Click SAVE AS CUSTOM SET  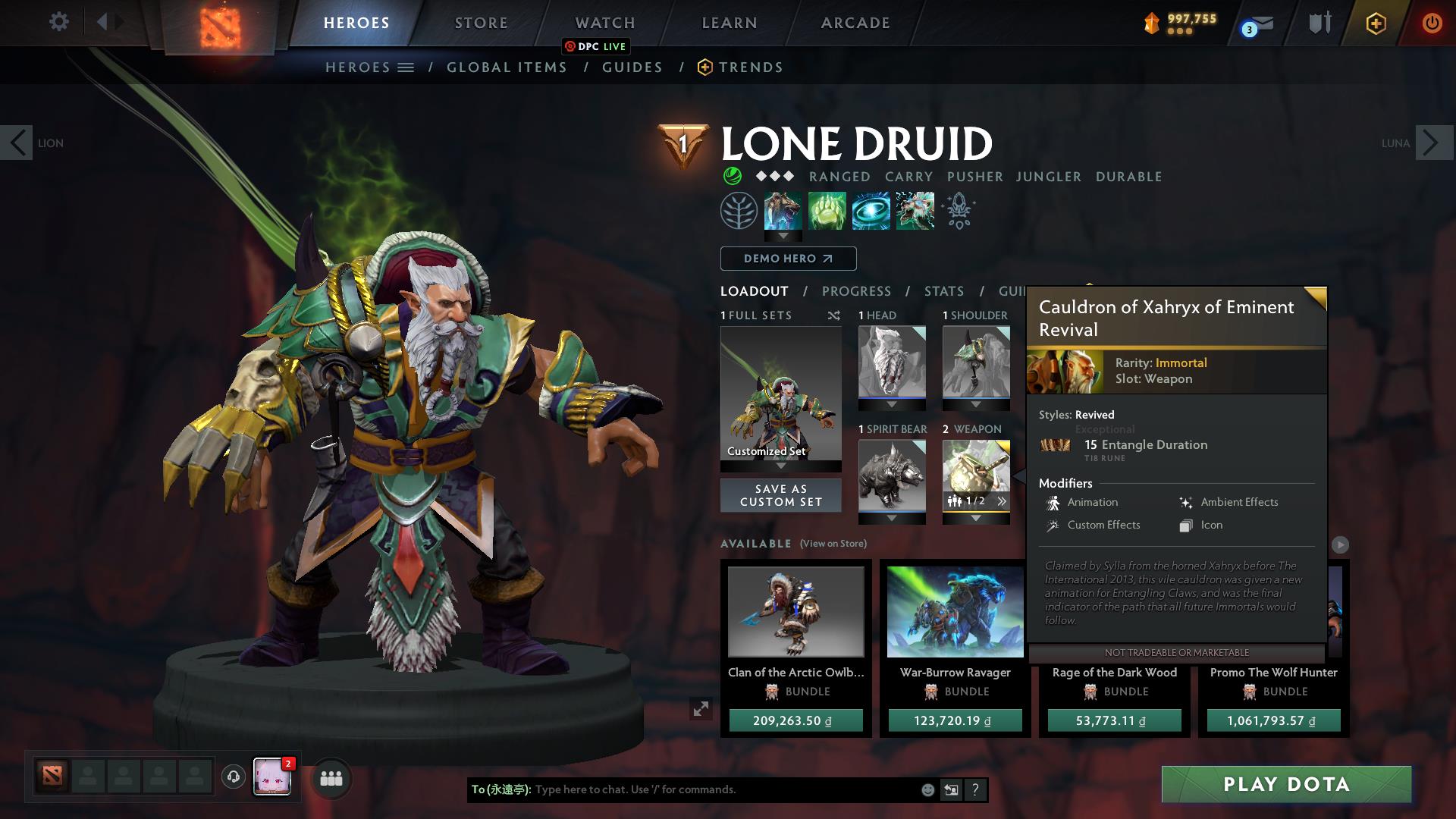[780, 494]
